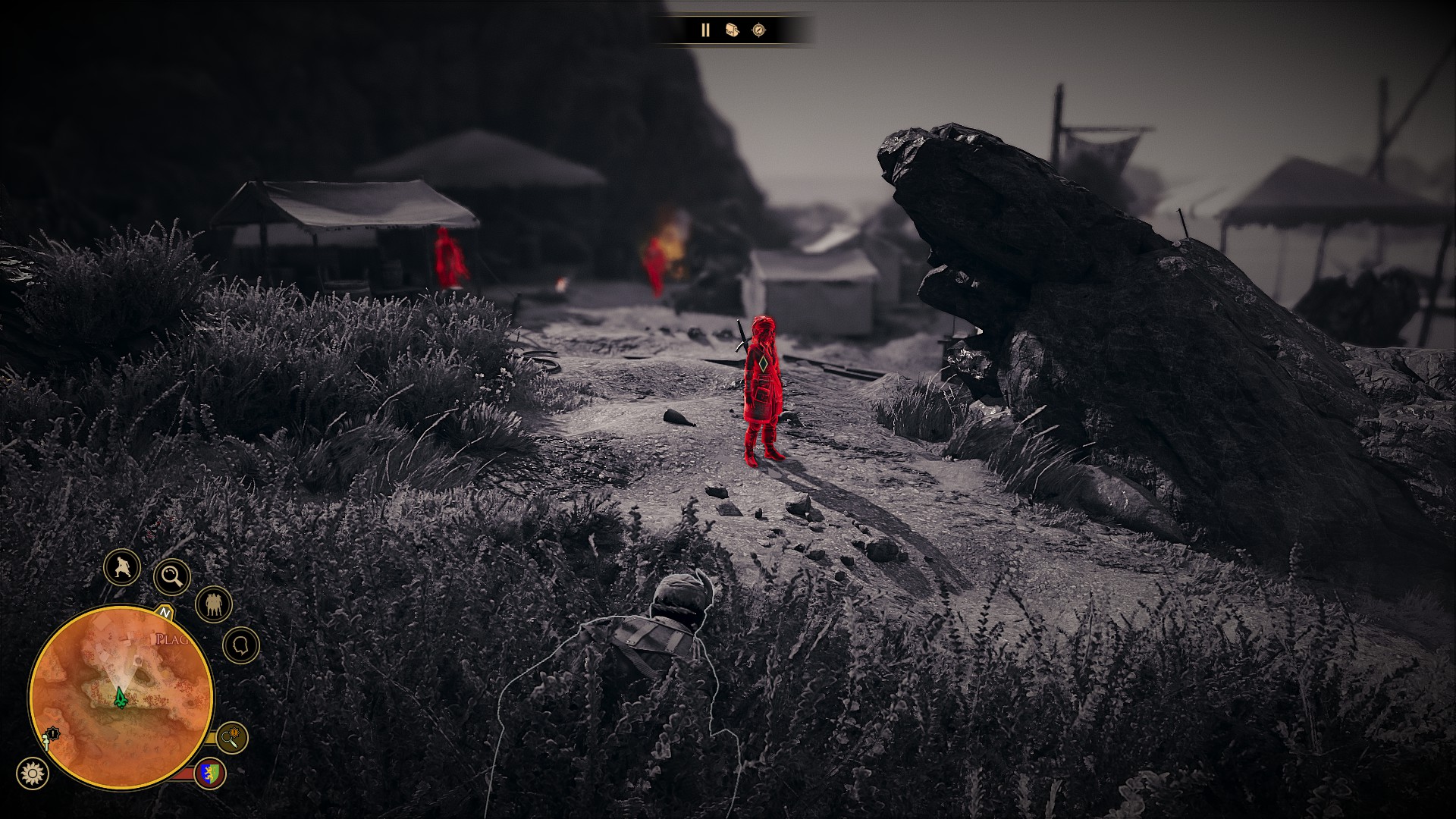Click the circular orange minimap
This screenshot has height=819, width=1456.
pos(121,696)
